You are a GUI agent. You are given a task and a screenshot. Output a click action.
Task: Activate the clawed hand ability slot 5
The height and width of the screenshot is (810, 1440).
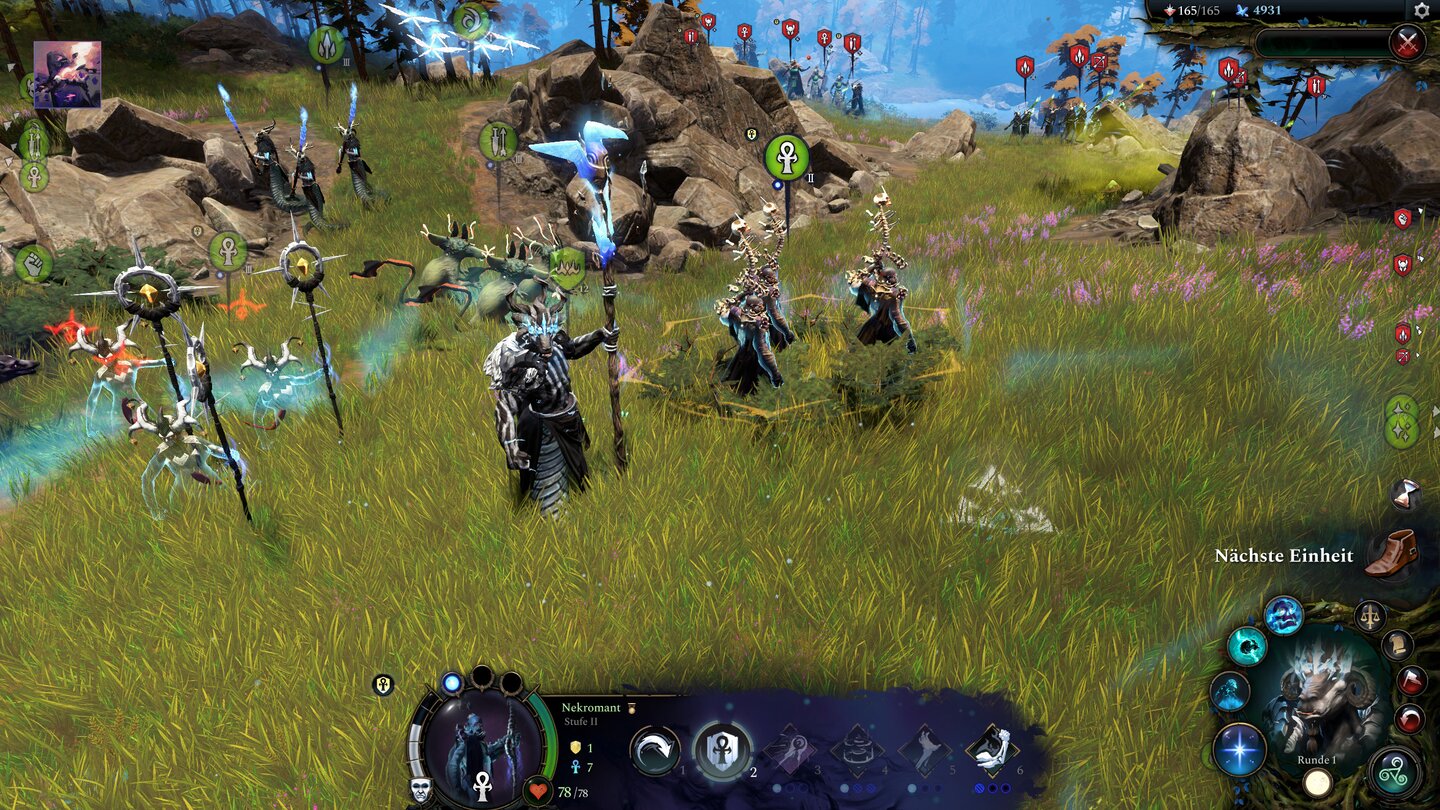pyautogui.click(x=925, y=747)
